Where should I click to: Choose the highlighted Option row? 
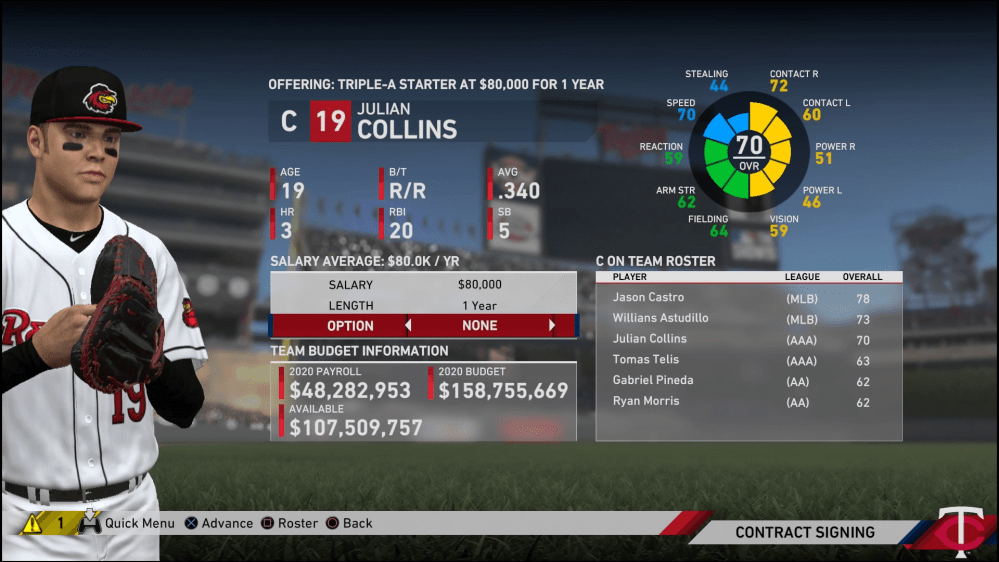[x=423, y=326]
